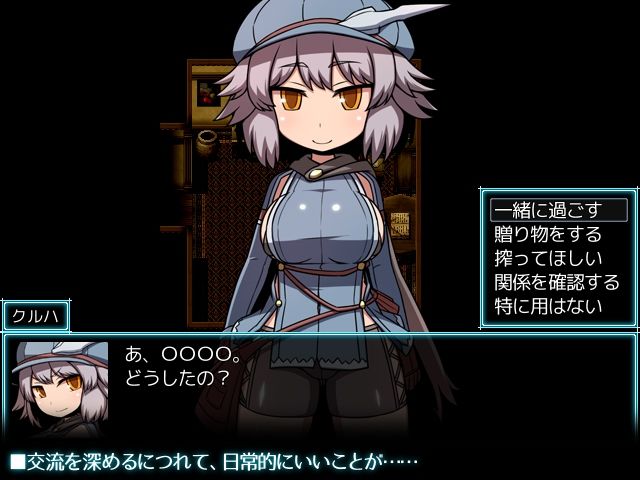Pick the 搾ってほしい choice

pos(548,258)
